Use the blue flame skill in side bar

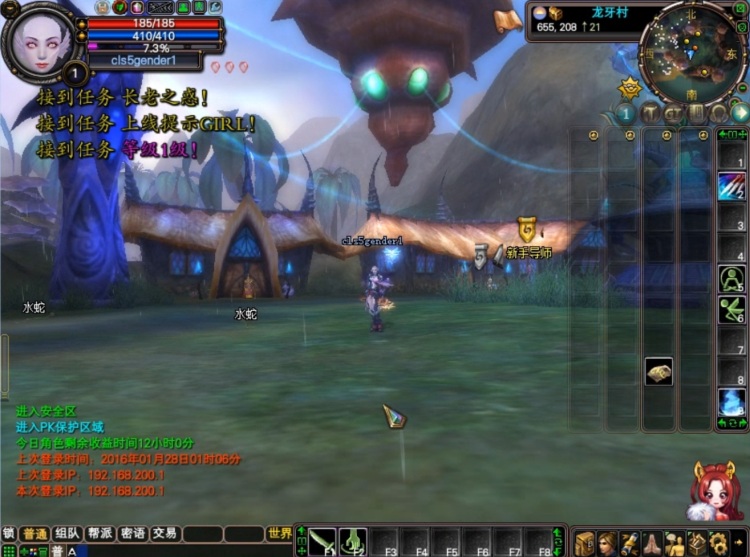tap(732, 403)
